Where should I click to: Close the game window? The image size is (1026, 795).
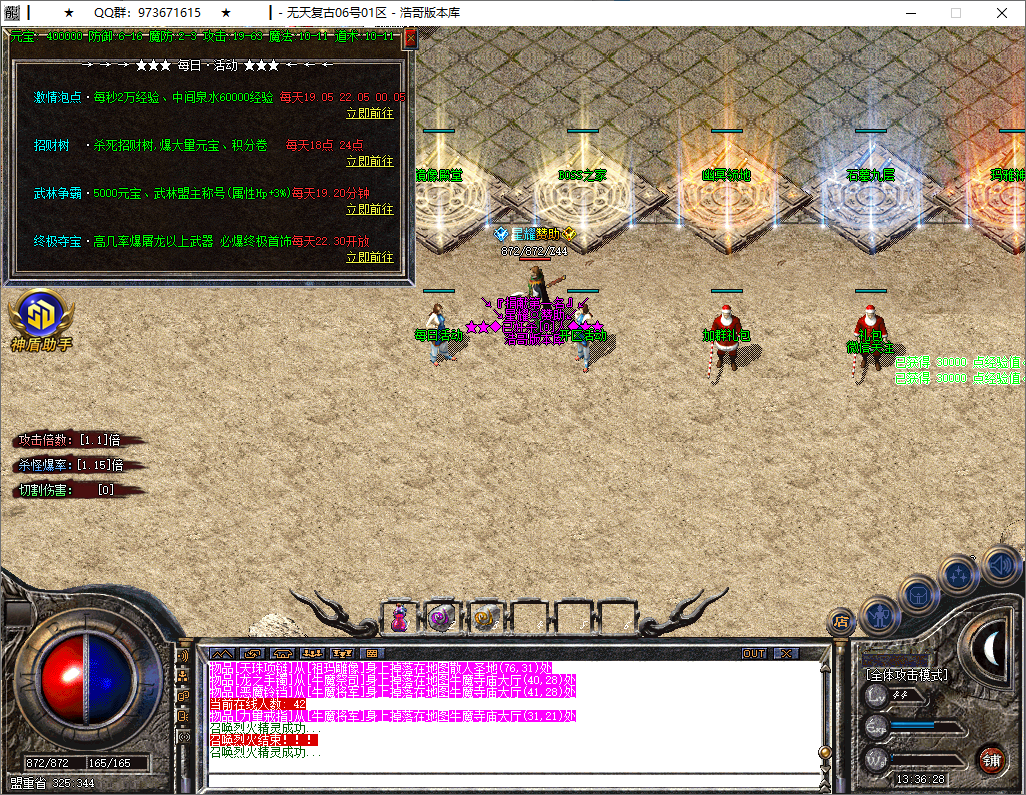tap(1002, 13)
